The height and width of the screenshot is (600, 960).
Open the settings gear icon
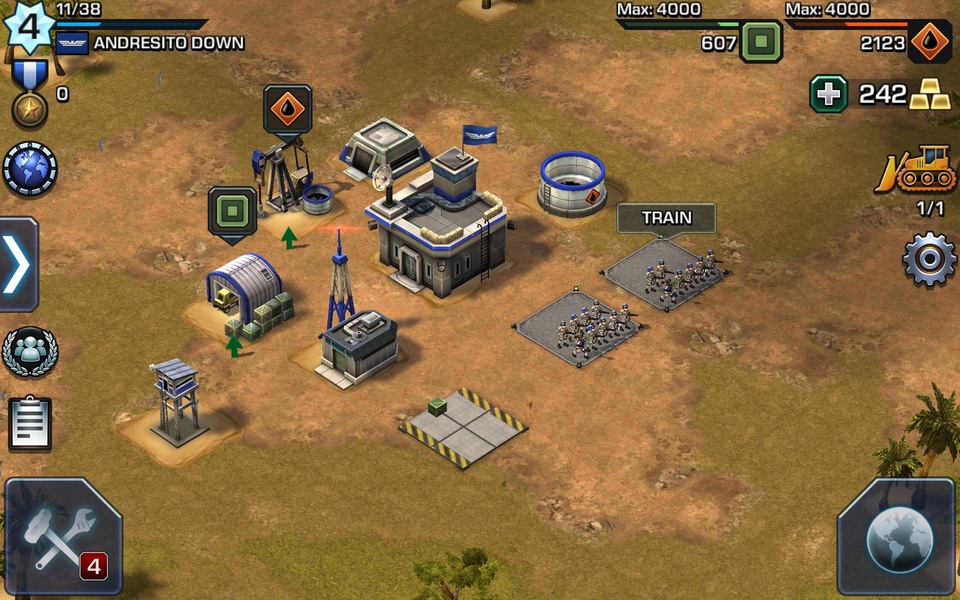tap(929, 260)
